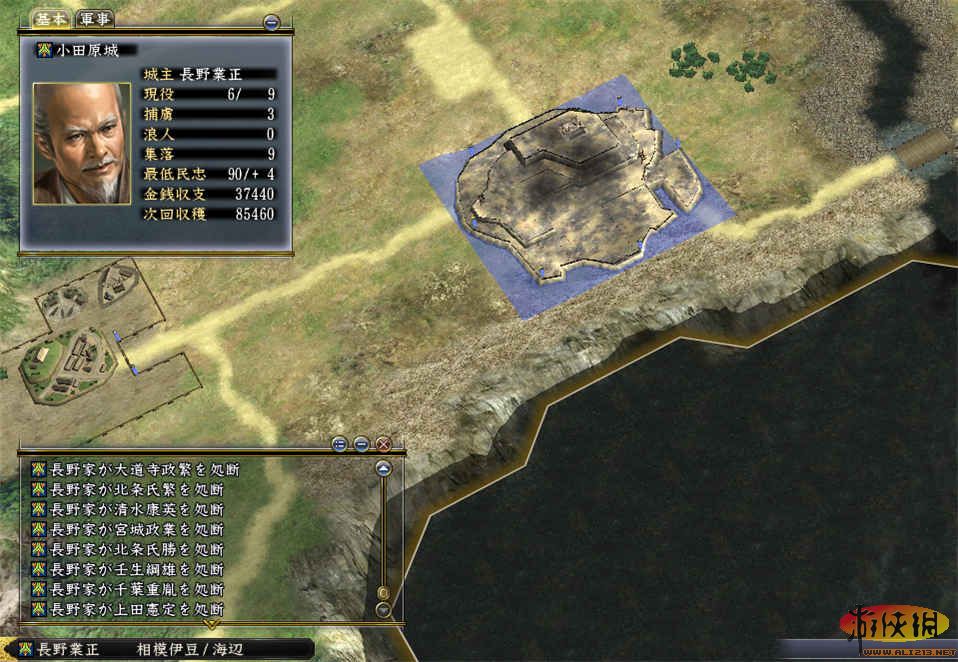The image size is (958, 662).
Task: Minimize the event log window
Action: pos(361,444)
